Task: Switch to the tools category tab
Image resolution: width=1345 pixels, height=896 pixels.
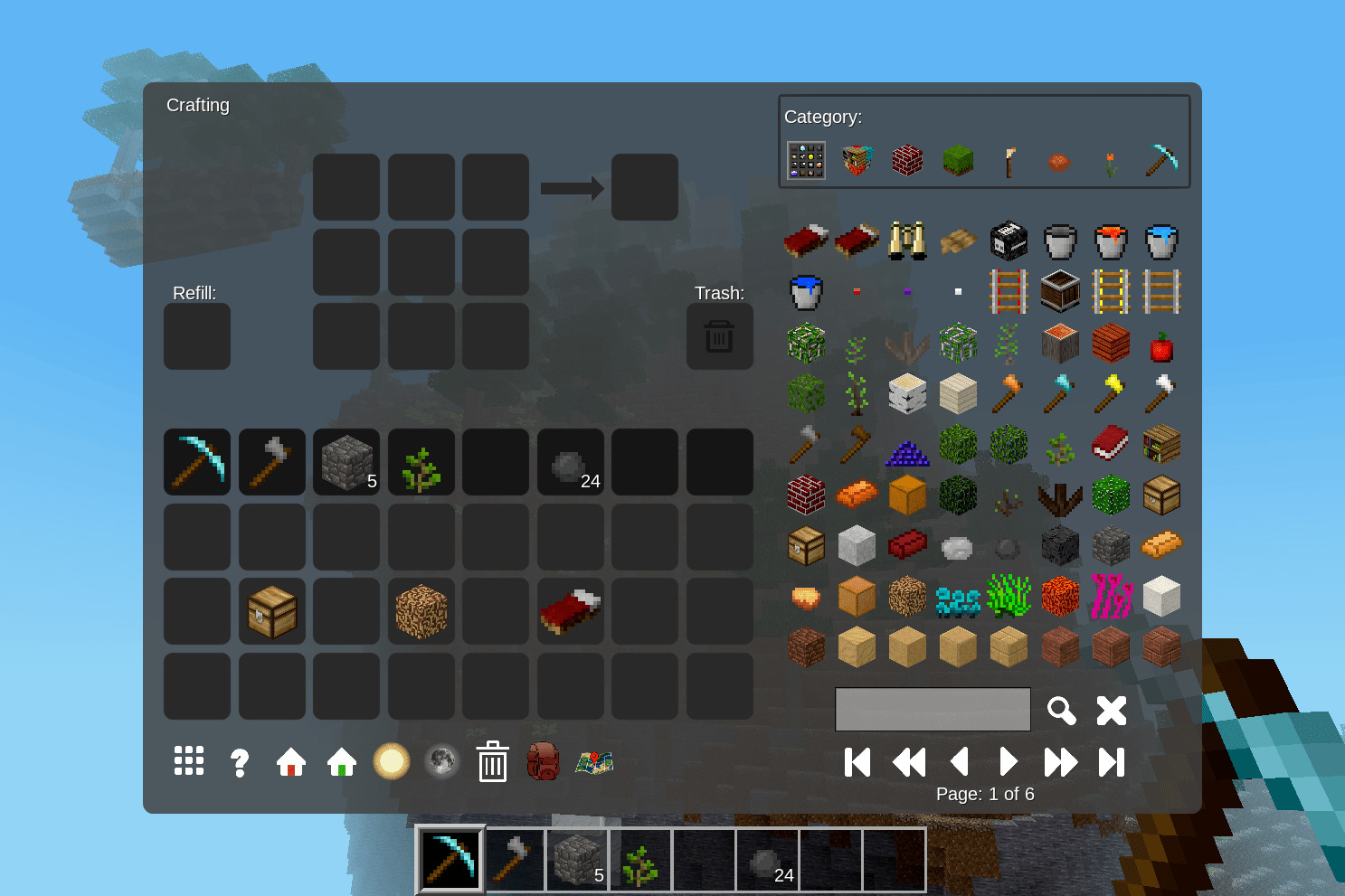Action: 1160,160
